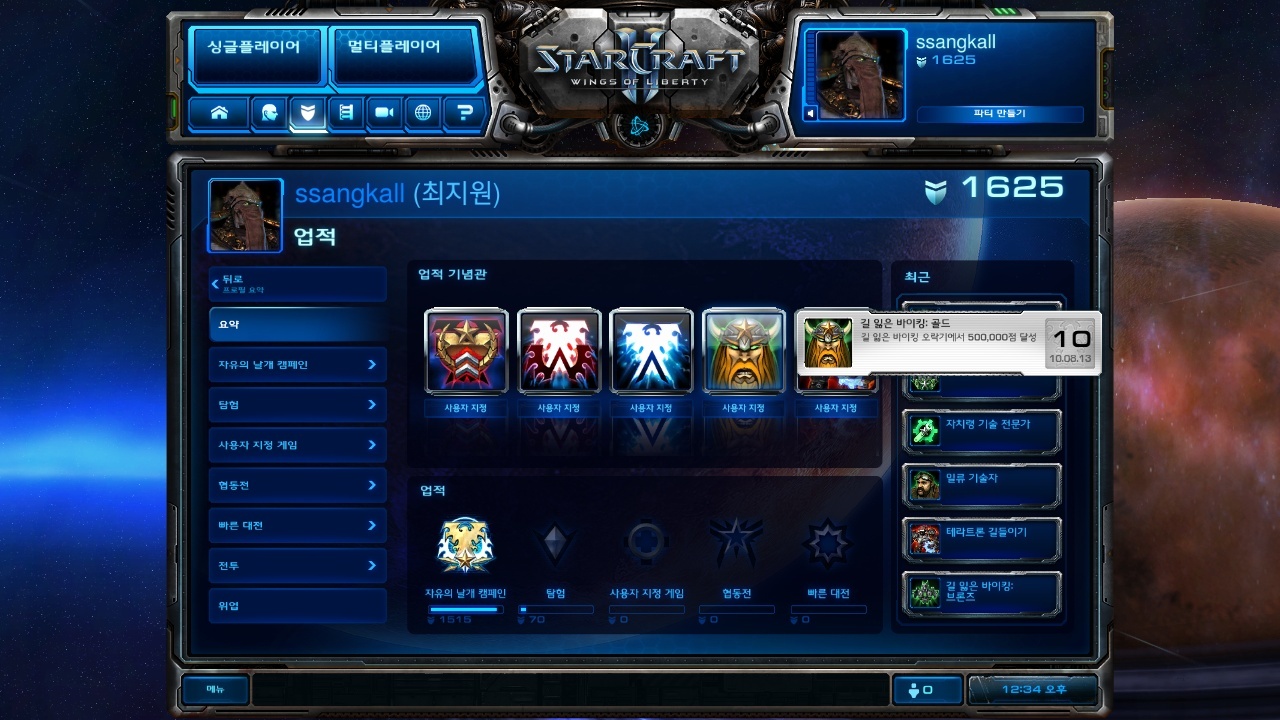Open the 메뉴 button at bottom left
Screen dimensions: 1280x720
coord(213,690)
